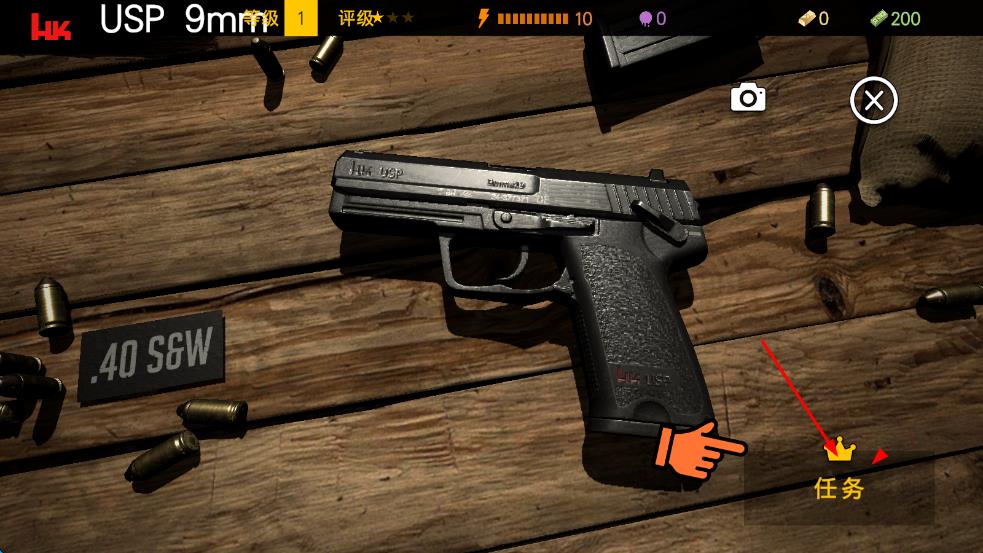
Task: Click the energy lightning bolt icon
Action: (484, 18)
